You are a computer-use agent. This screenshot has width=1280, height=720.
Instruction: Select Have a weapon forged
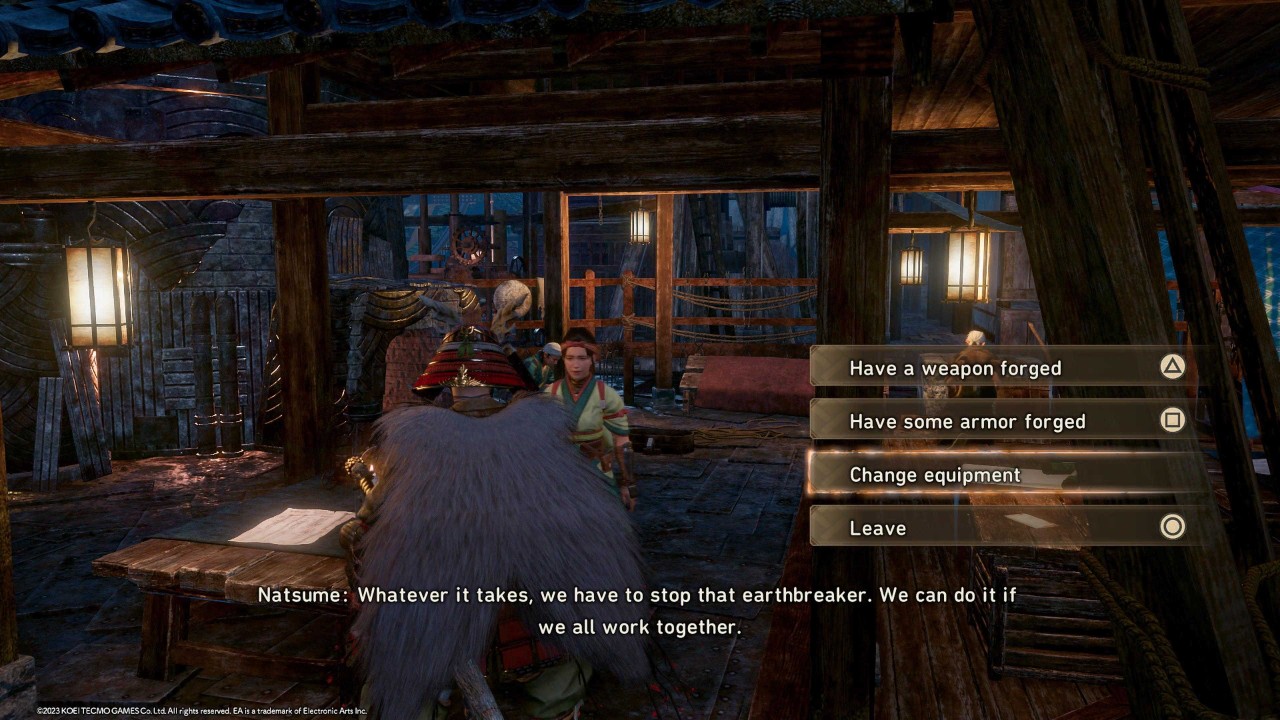click(1000, 368)
